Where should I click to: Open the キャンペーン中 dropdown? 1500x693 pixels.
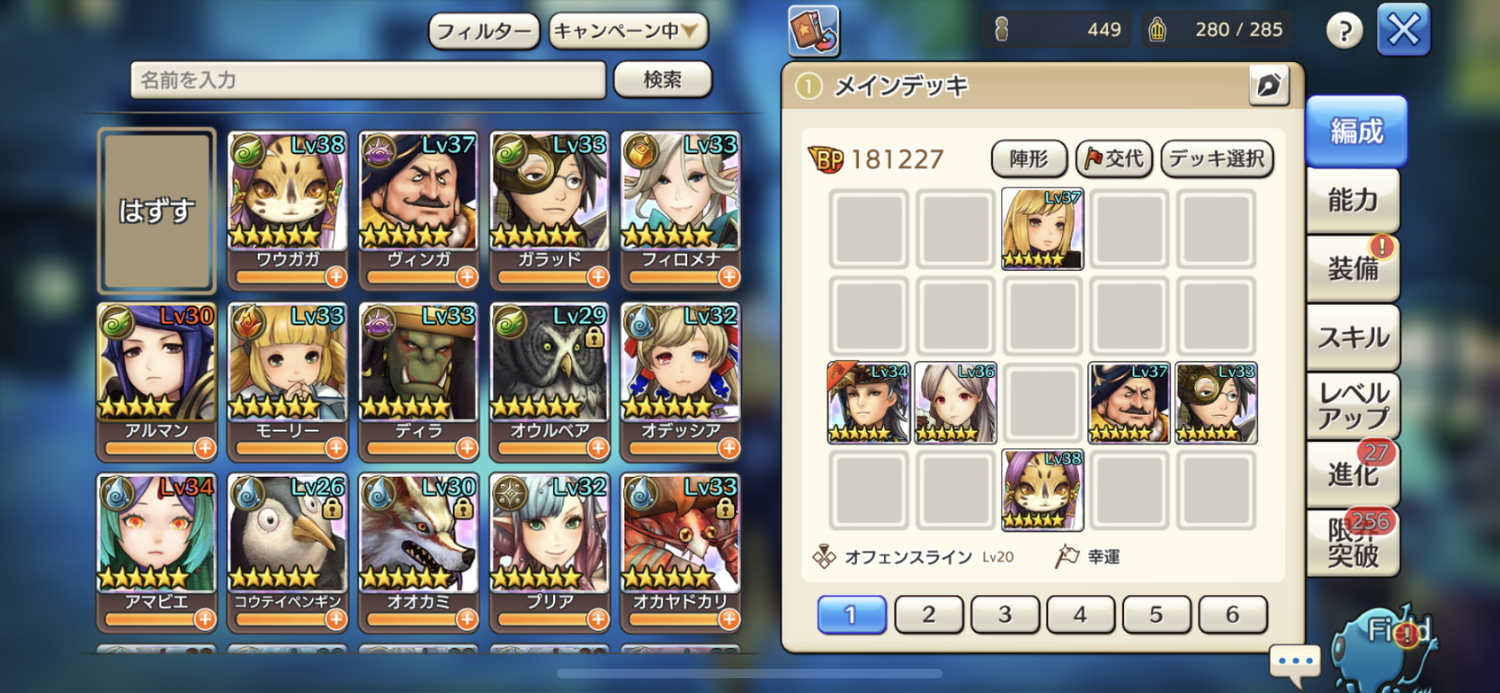click(x=628, y=31)
